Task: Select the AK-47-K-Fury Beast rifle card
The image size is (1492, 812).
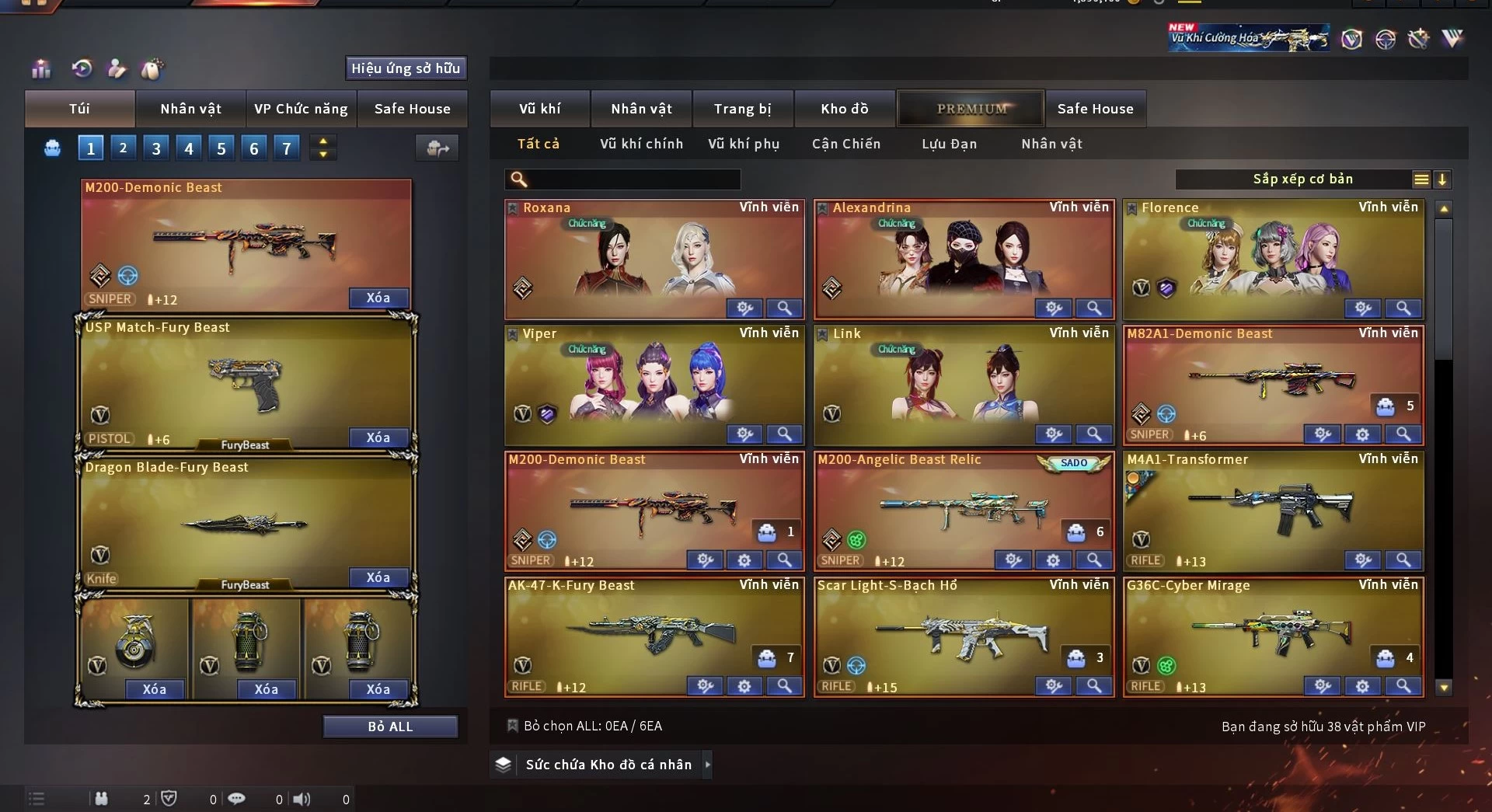Action: pos(653,631)
